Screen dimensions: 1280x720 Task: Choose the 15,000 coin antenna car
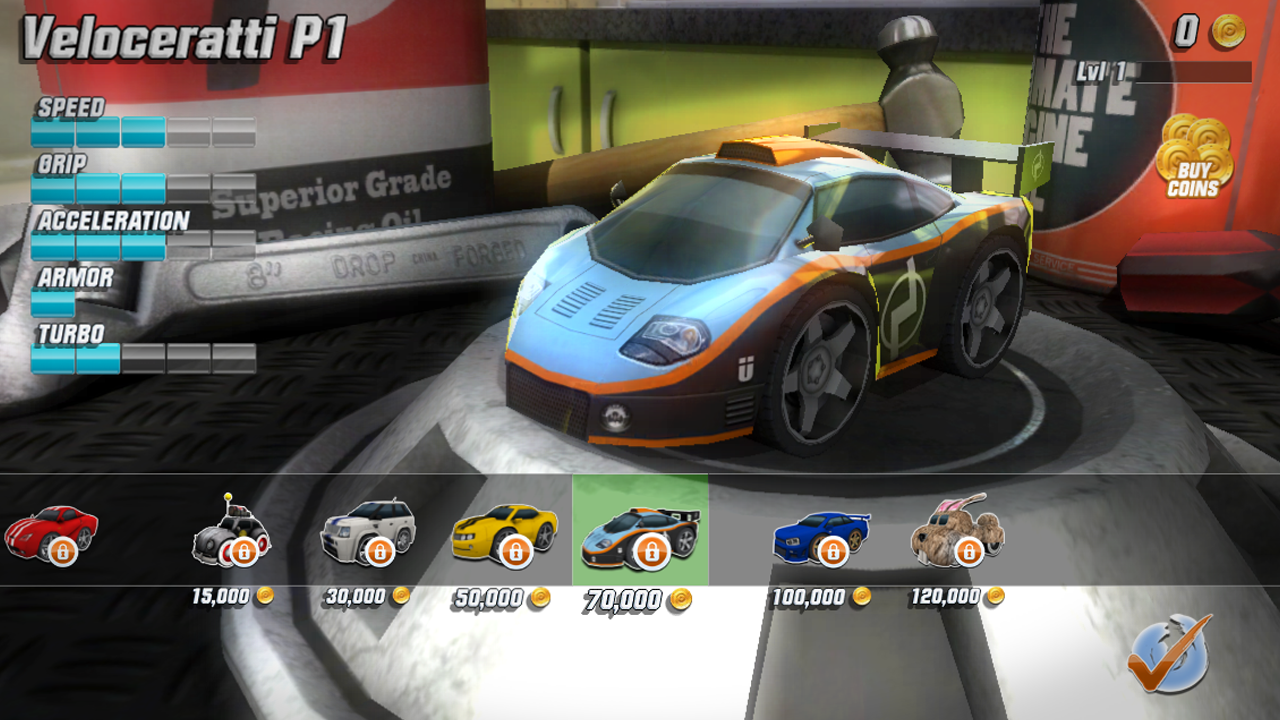(x=231, y=532)
